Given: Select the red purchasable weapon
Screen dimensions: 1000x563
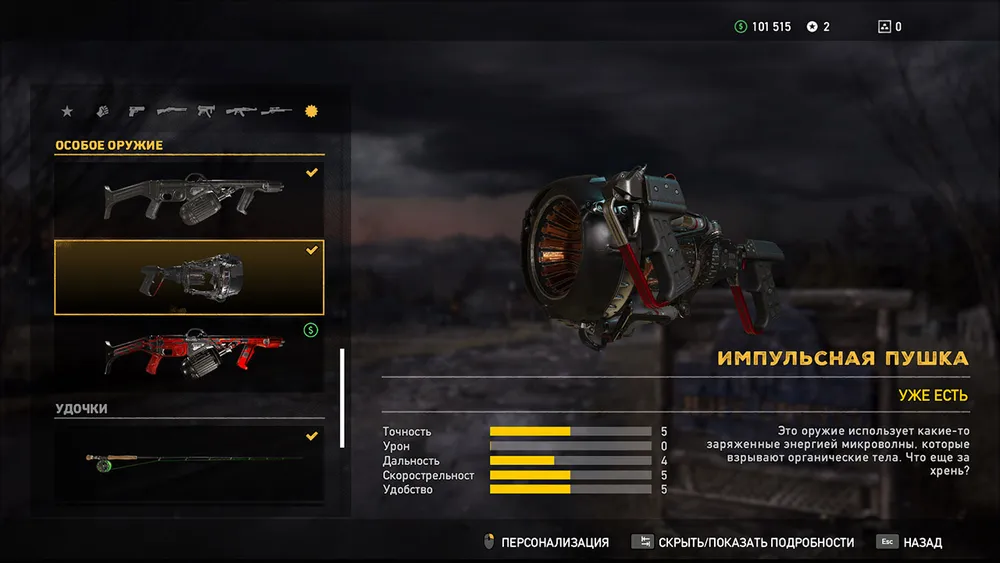Looking at the screenshot, I should pyautogui.click(x=189, y=354).
